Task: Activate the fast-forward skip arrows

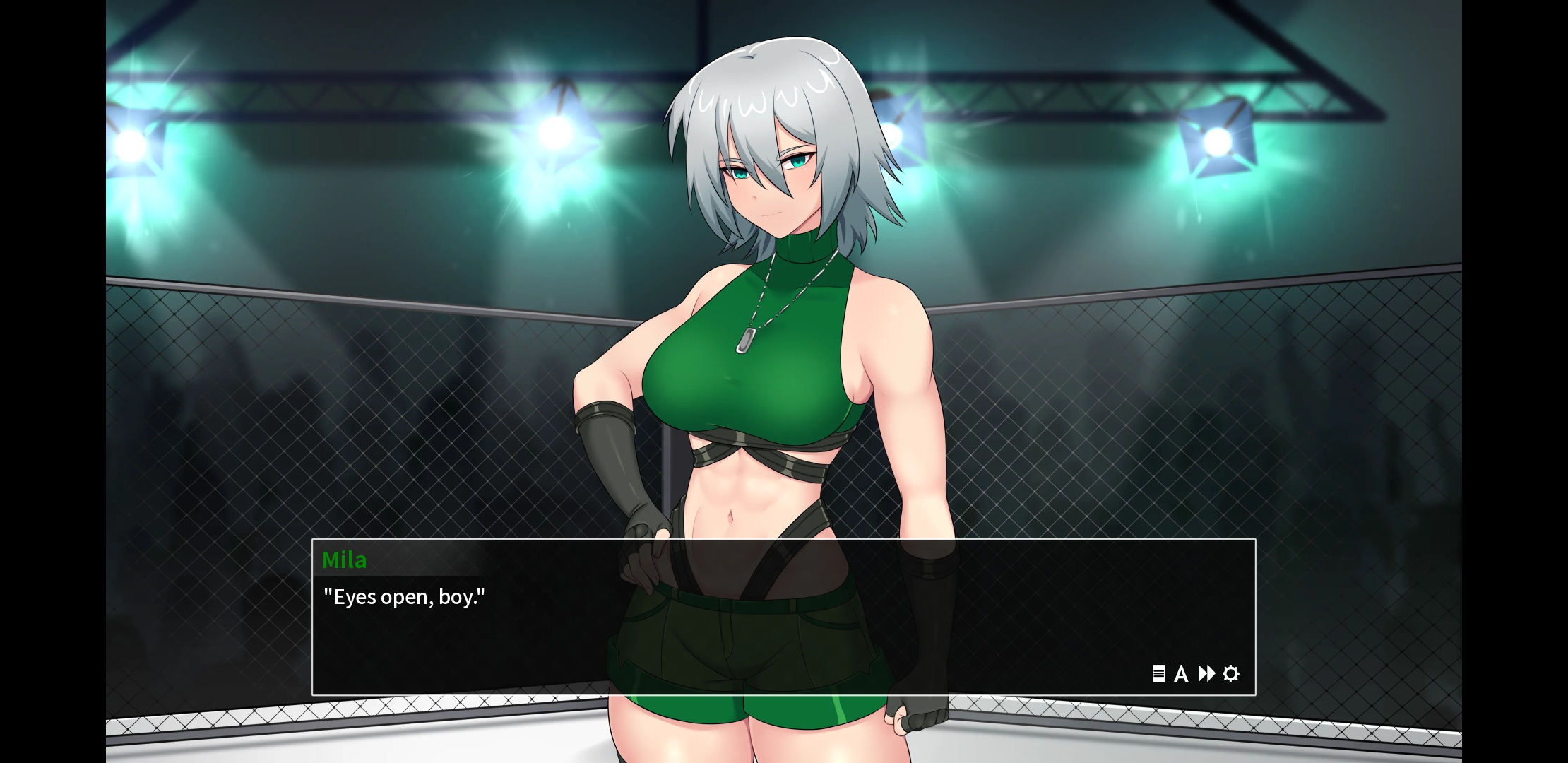Action: [1206, 674]
